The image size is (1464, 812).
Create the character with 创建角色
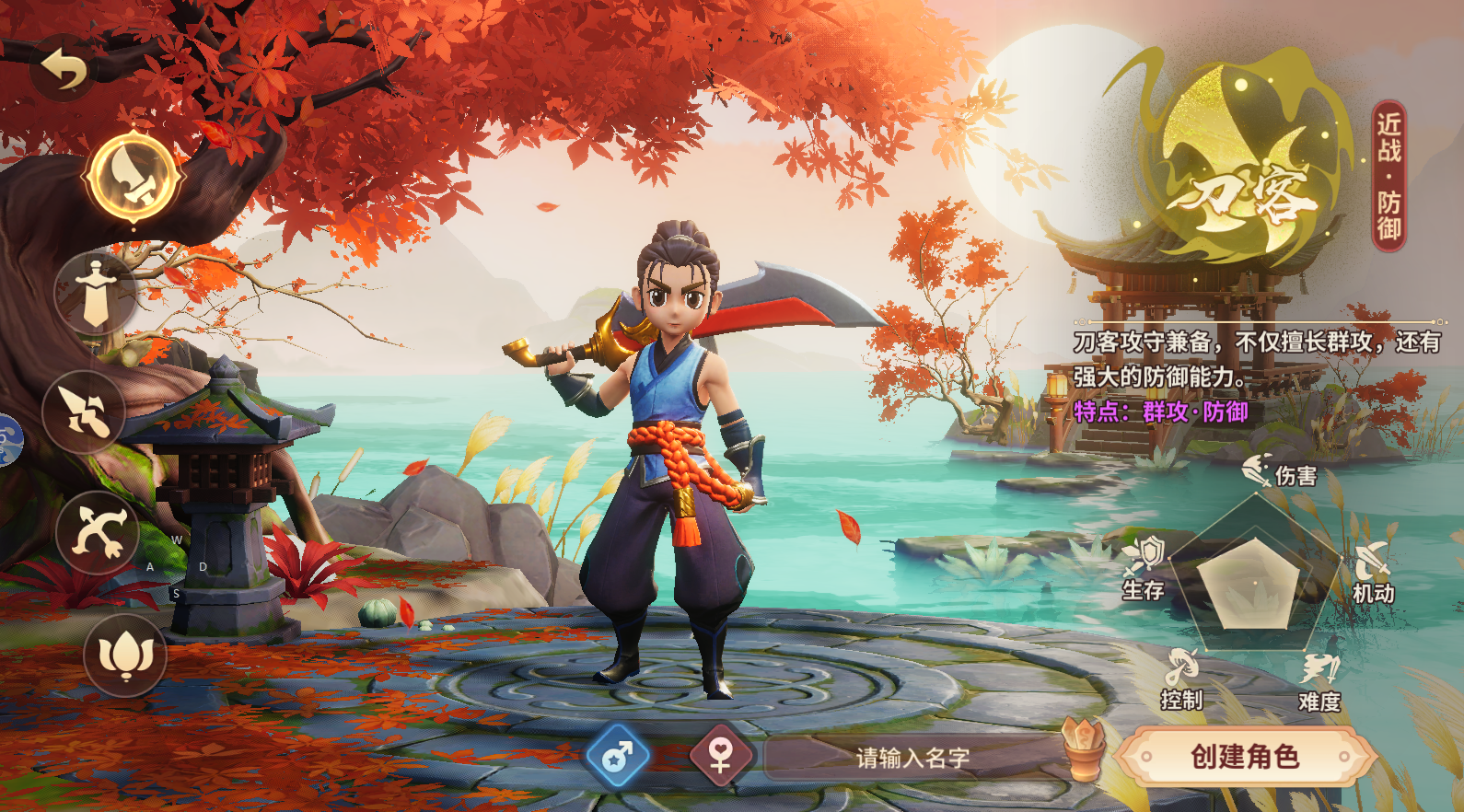click(1245, 757)
